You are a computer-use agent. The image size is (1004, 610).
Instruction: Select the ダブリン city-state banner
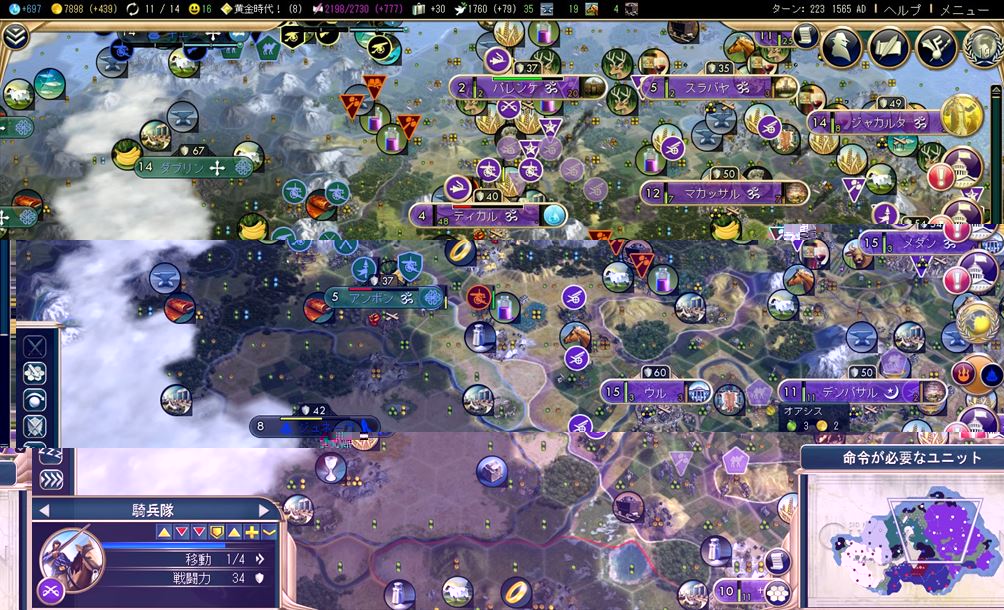[x=190, y=168]
